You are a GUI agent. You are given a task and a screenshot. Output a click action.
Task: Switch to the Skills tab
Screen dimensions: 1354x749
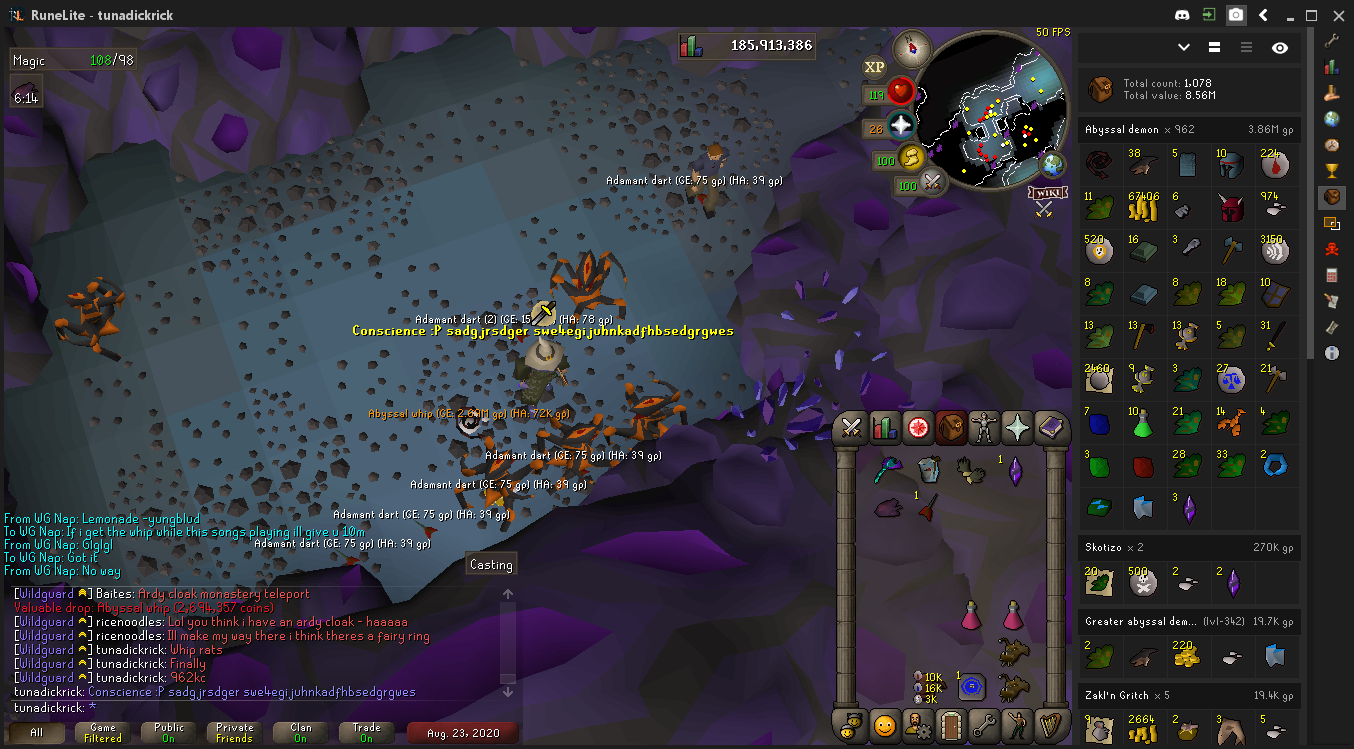coord(884,428)
